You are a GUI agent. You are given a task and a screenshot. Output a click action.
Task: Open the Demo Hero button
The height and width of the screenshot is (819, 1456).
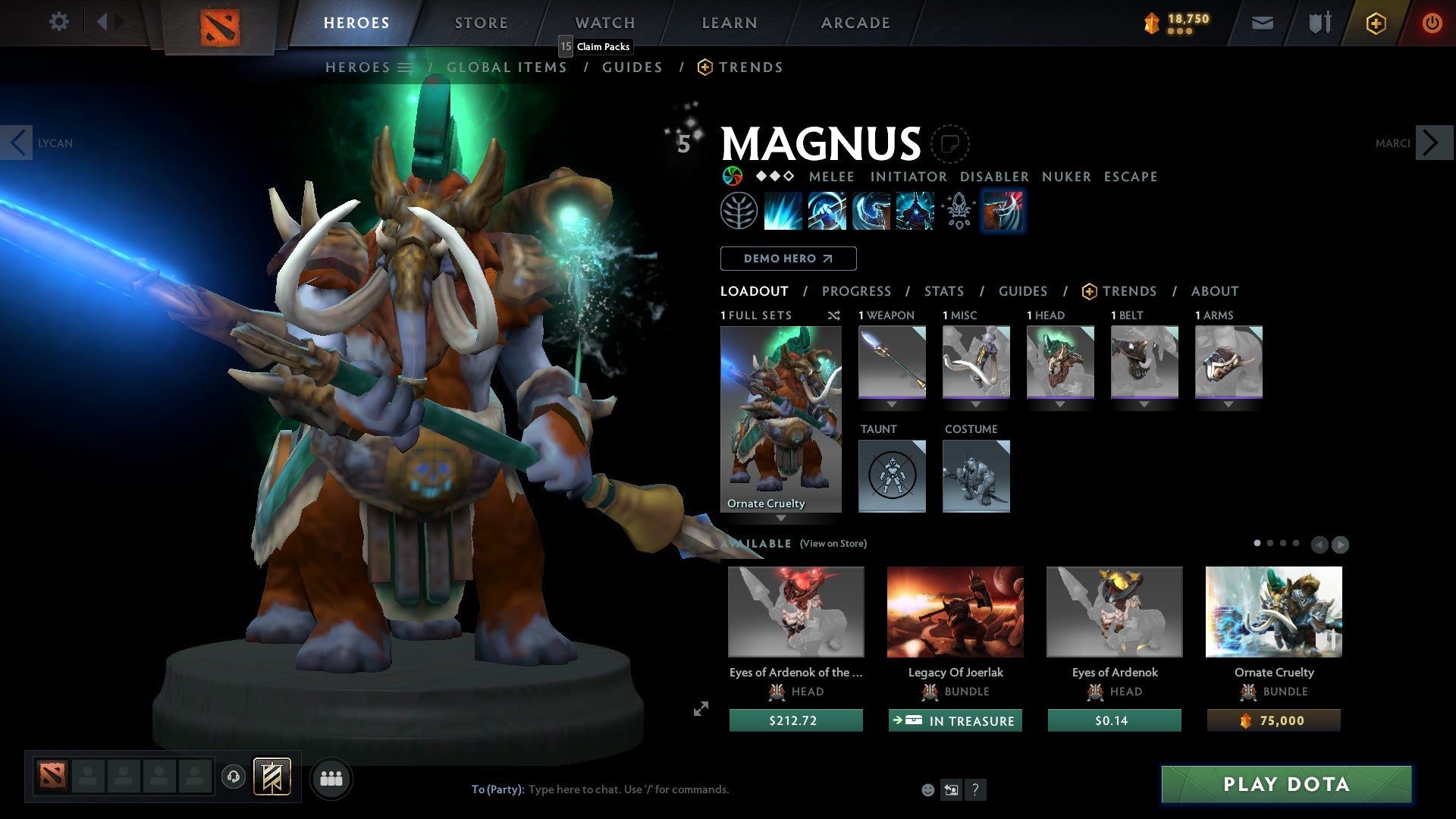point(788,259)
